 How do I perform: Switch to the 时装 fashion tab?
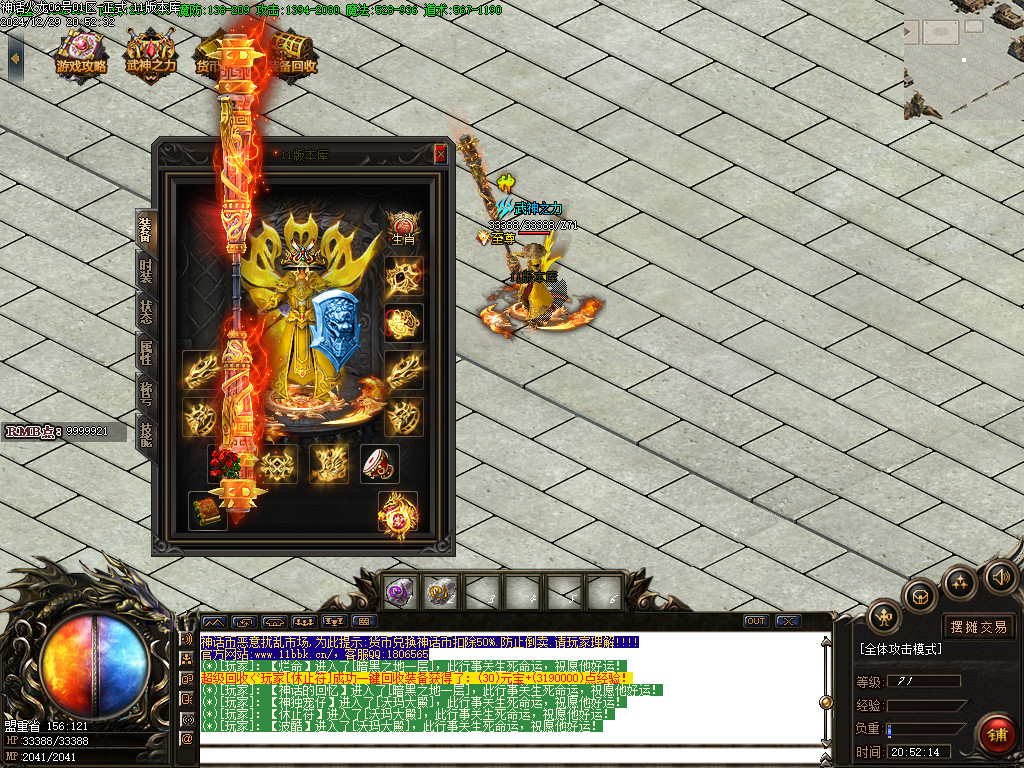click(146, 270)
